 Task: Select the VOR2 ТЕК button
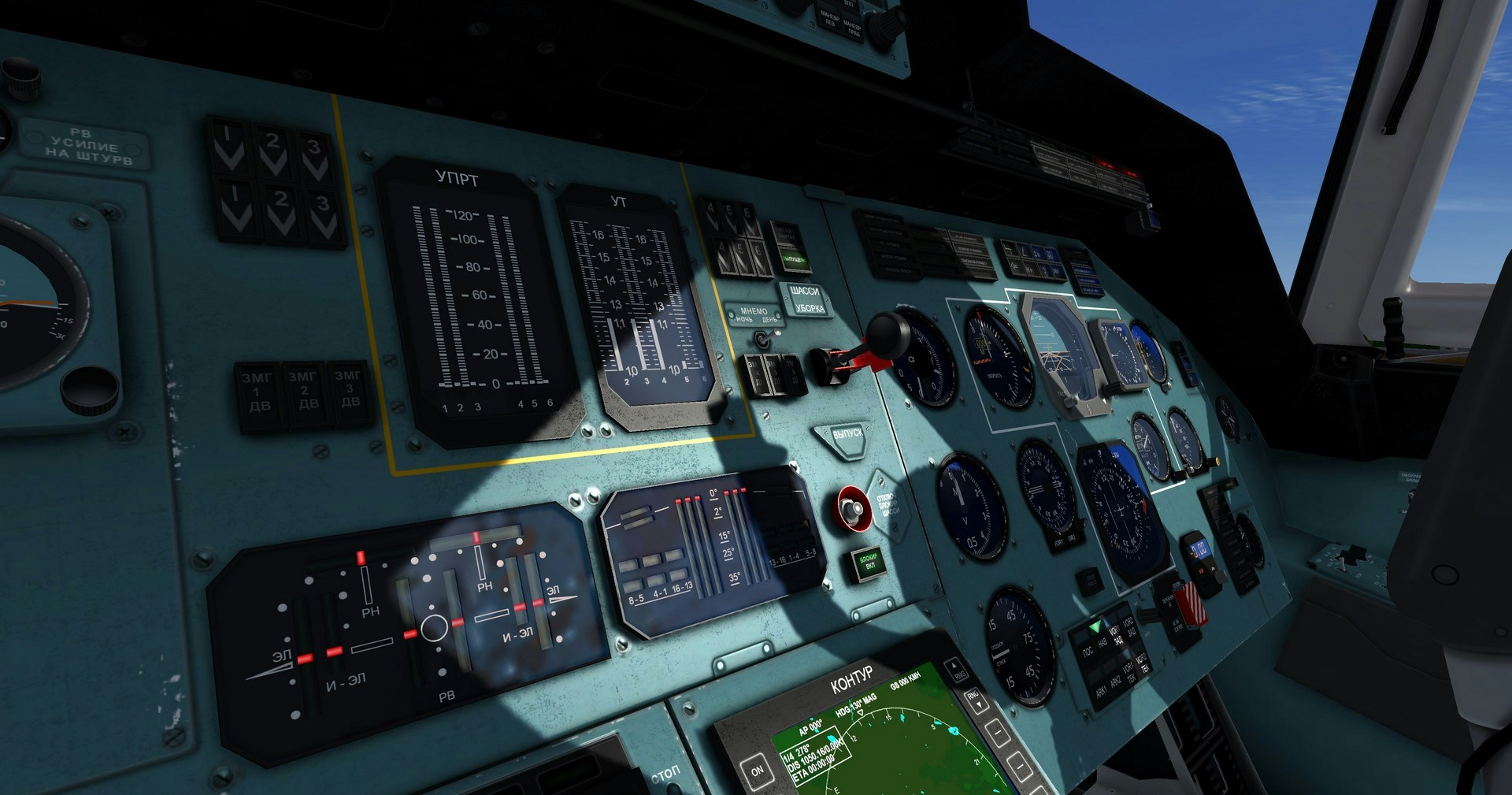1143,664
